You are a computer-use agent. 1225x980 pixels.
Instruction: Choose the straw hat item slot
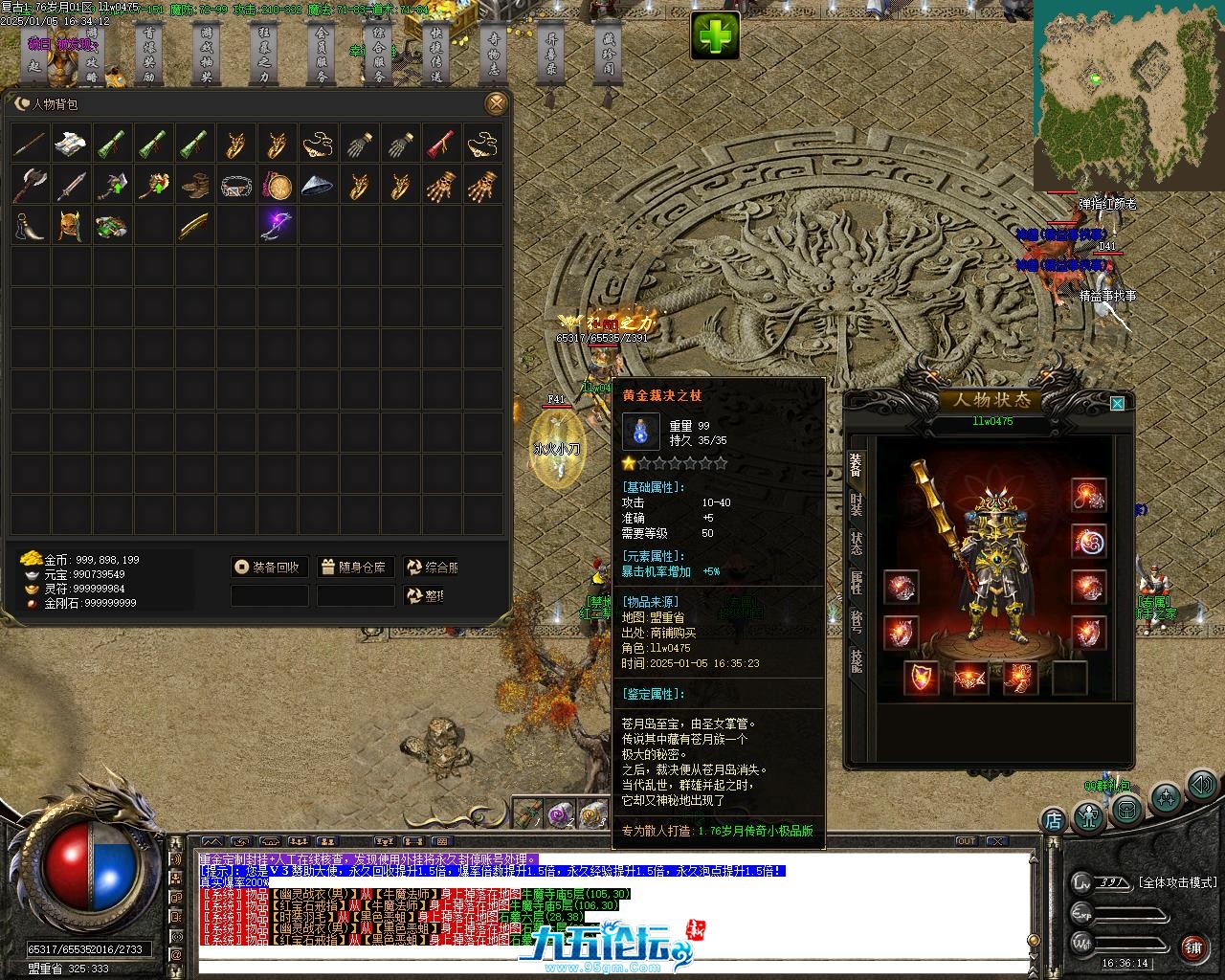coord(318,185)
